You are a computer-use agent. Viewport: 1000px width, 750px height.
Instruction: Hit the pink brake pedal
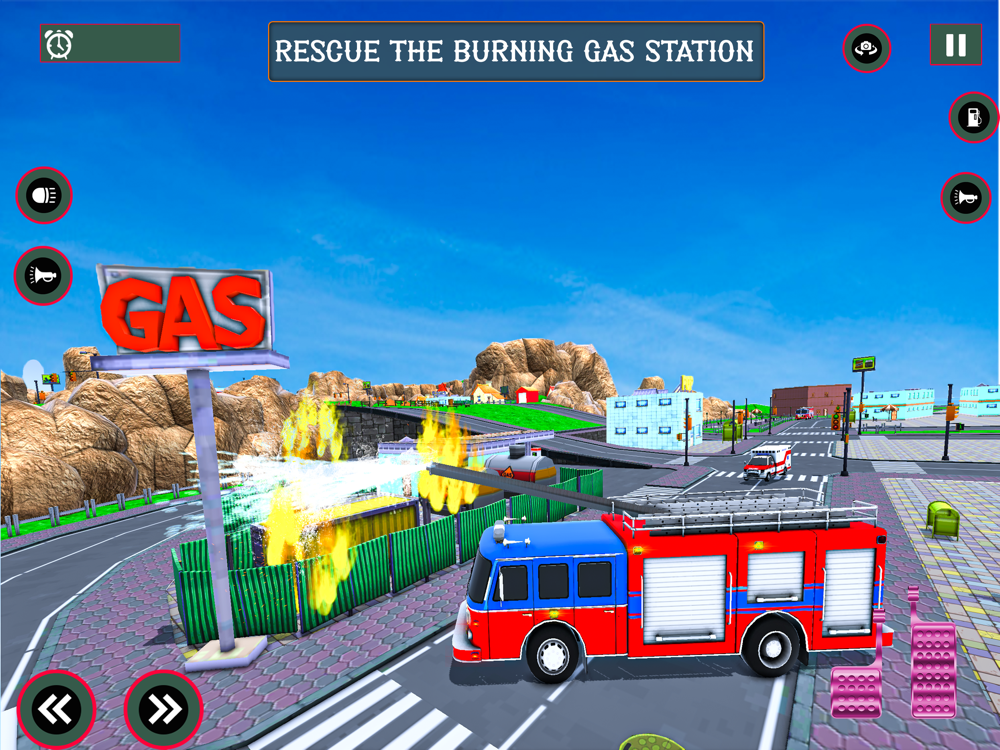tap(855, 690)
